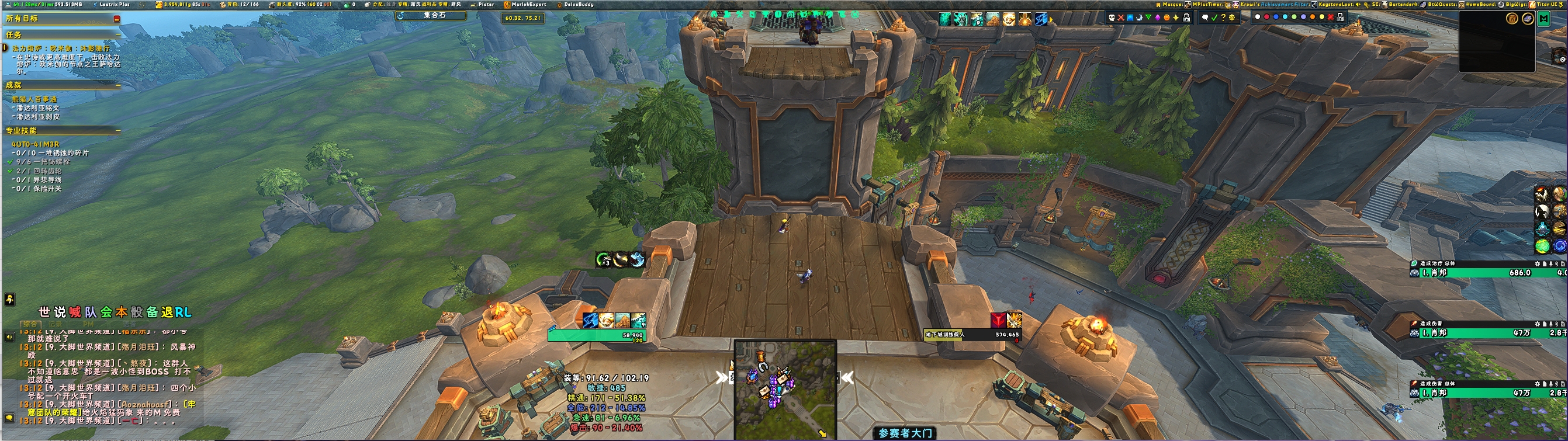This screenshot has height=441, width=1568.
Task: Open the chat menu speech bubble button
Action: click(9, 418)
